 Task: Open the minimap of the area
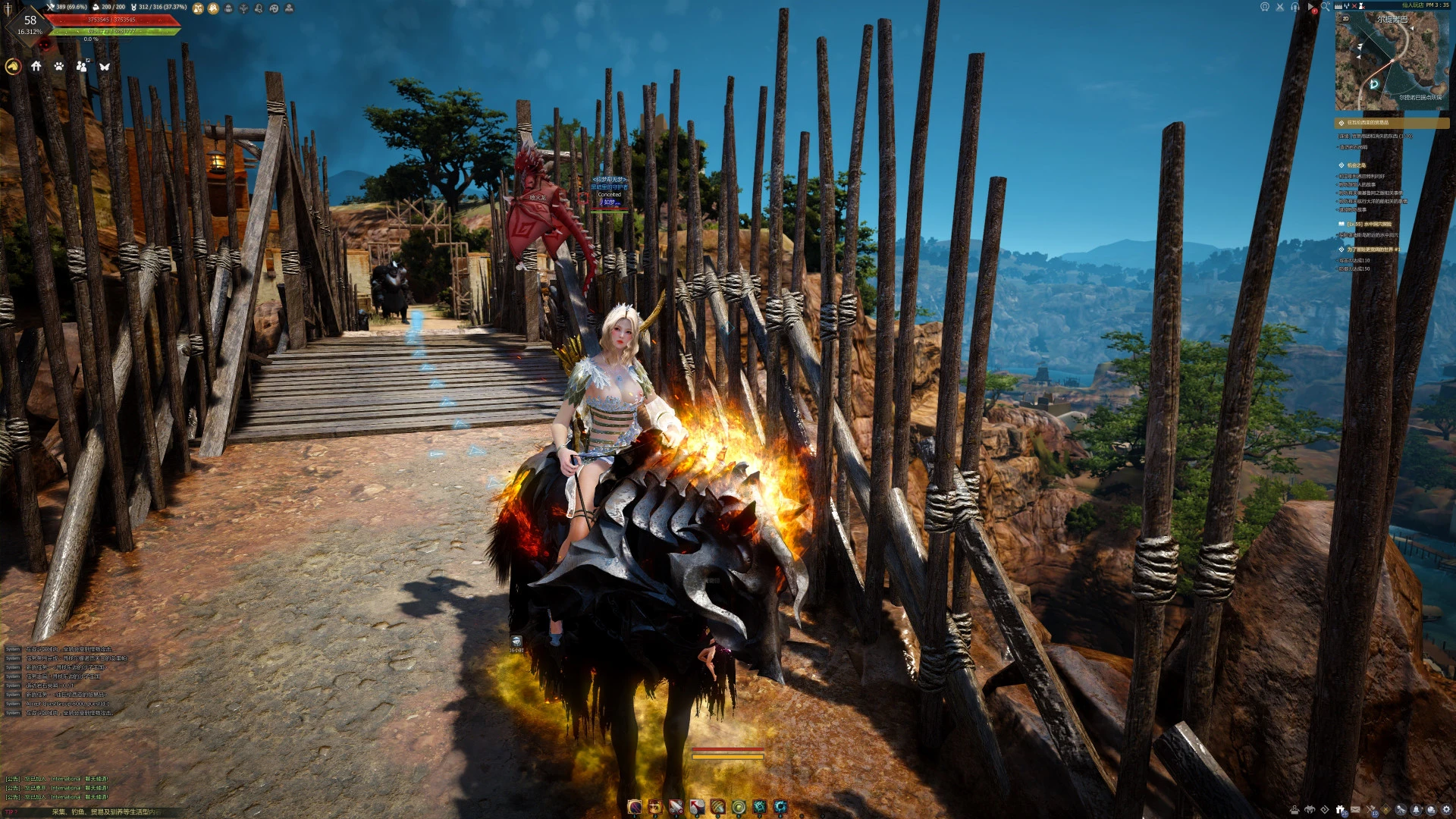coord(1392,62)
